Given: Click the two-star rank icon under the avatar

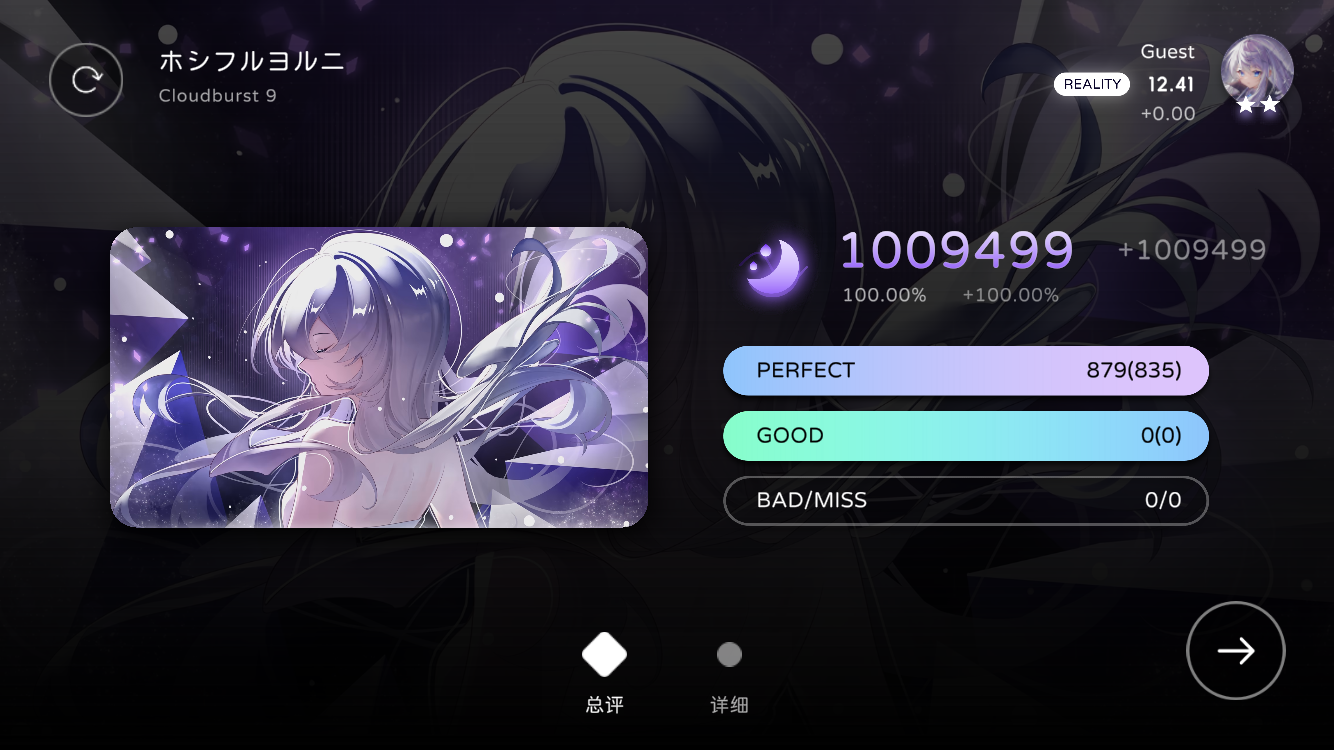Looking at the screenshot, I should tap(1258, 104).
